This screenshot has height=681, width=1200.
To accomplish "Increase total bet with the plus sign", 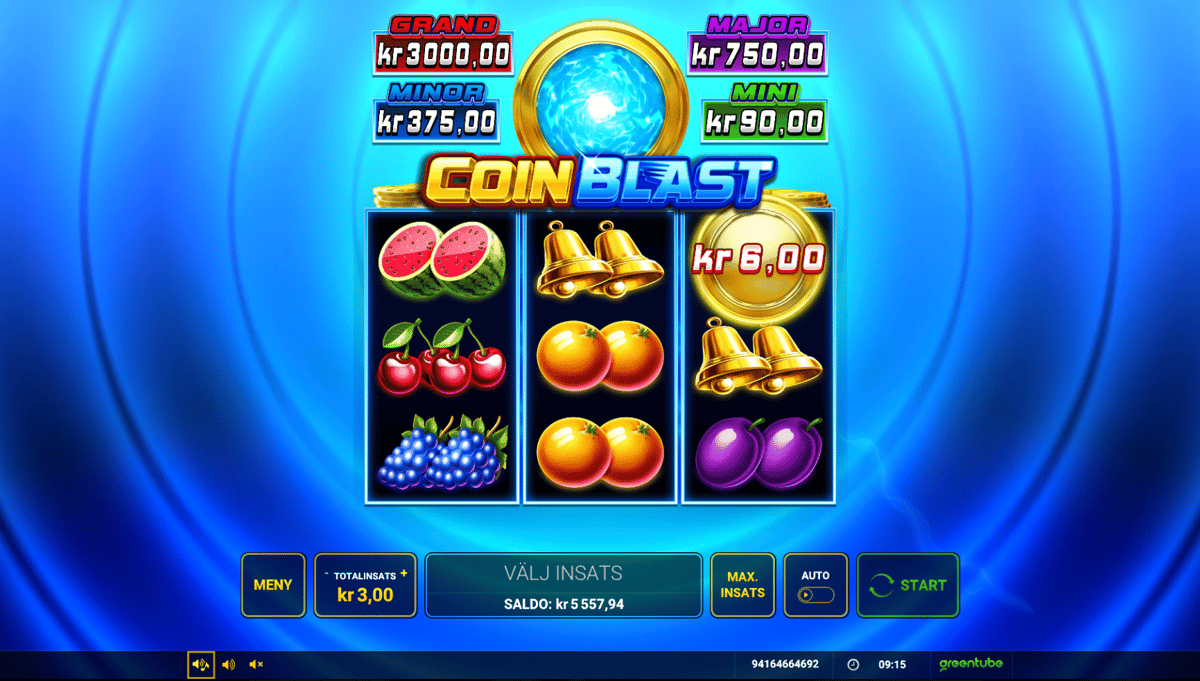I will click(x=404, y=574).
